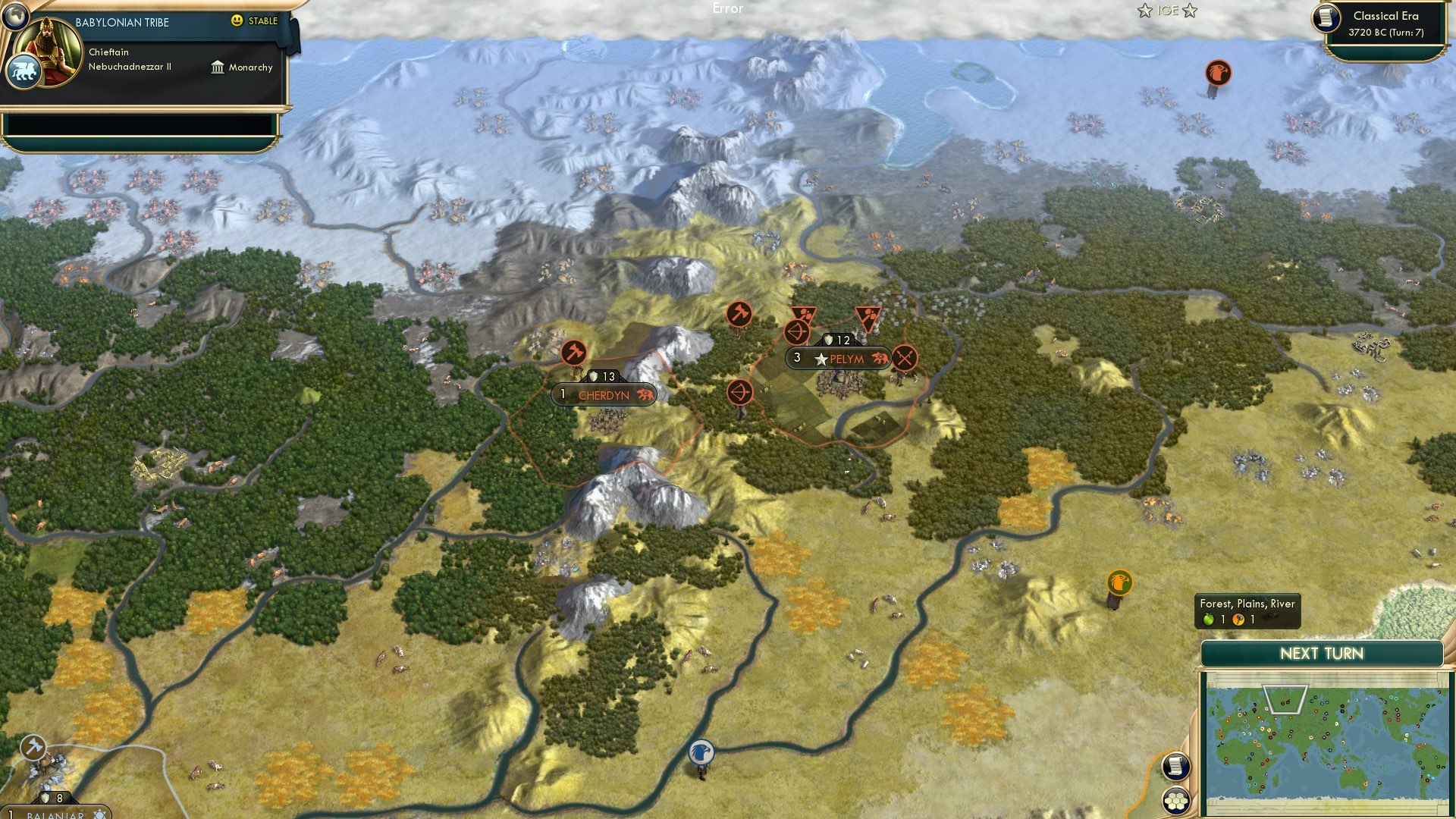This screenshot has height=819, width=1456.
Task: Open the Social Policies hexagon icon near the minimap
Action: coord(1175,802)
